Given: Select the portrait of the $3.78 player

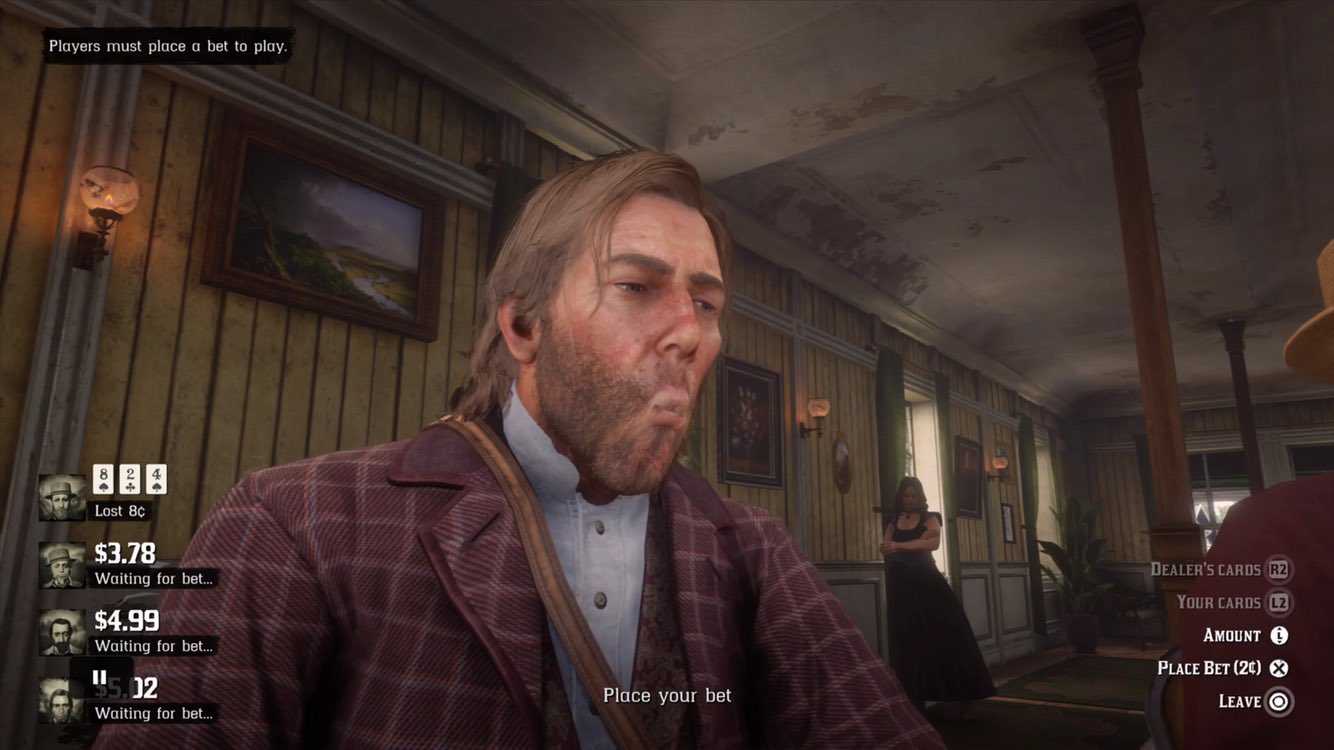Looking at the screenshot, I should coord(60,563).
